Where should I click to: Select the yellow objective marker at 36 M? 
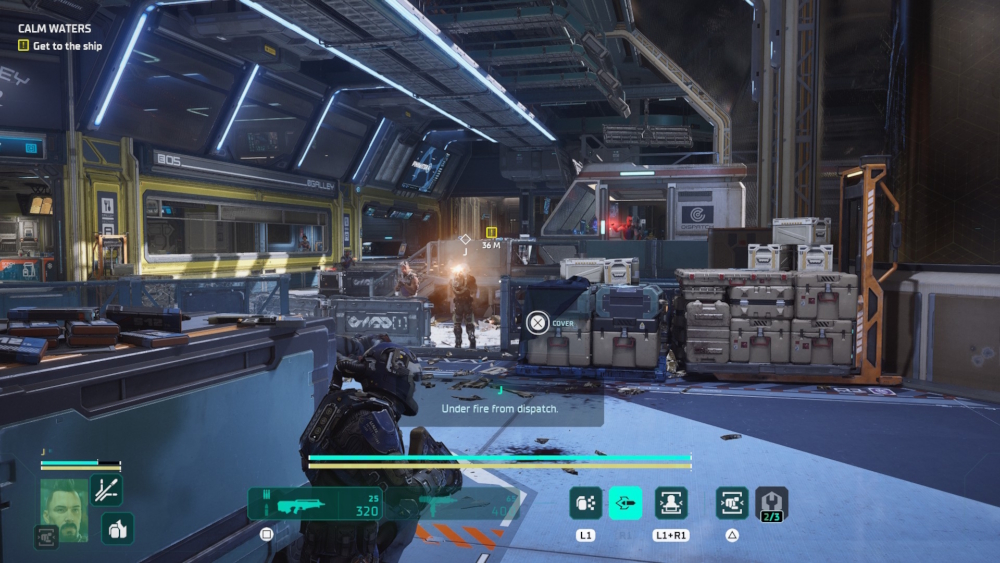pyautogui.click(x=491, y=232)
